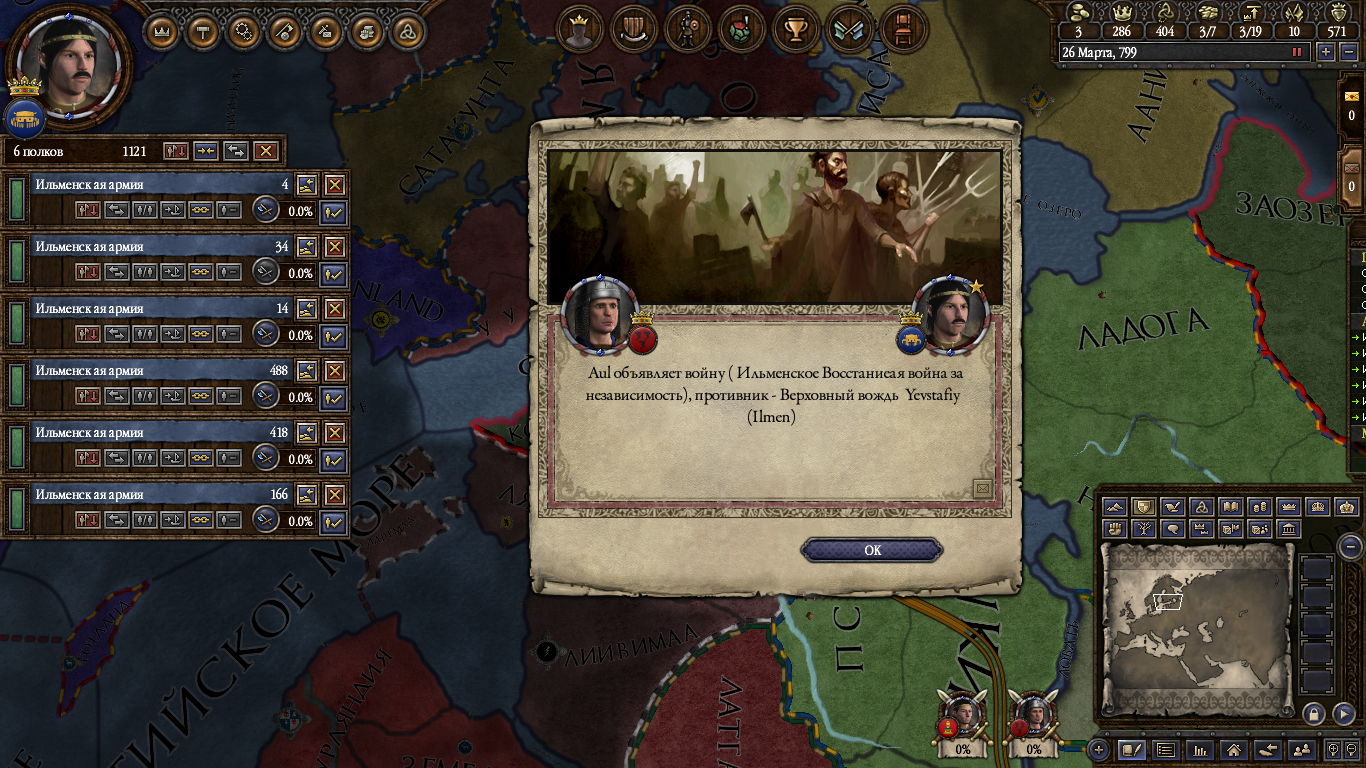Close the six-regiment selection panel

point(265,151)
